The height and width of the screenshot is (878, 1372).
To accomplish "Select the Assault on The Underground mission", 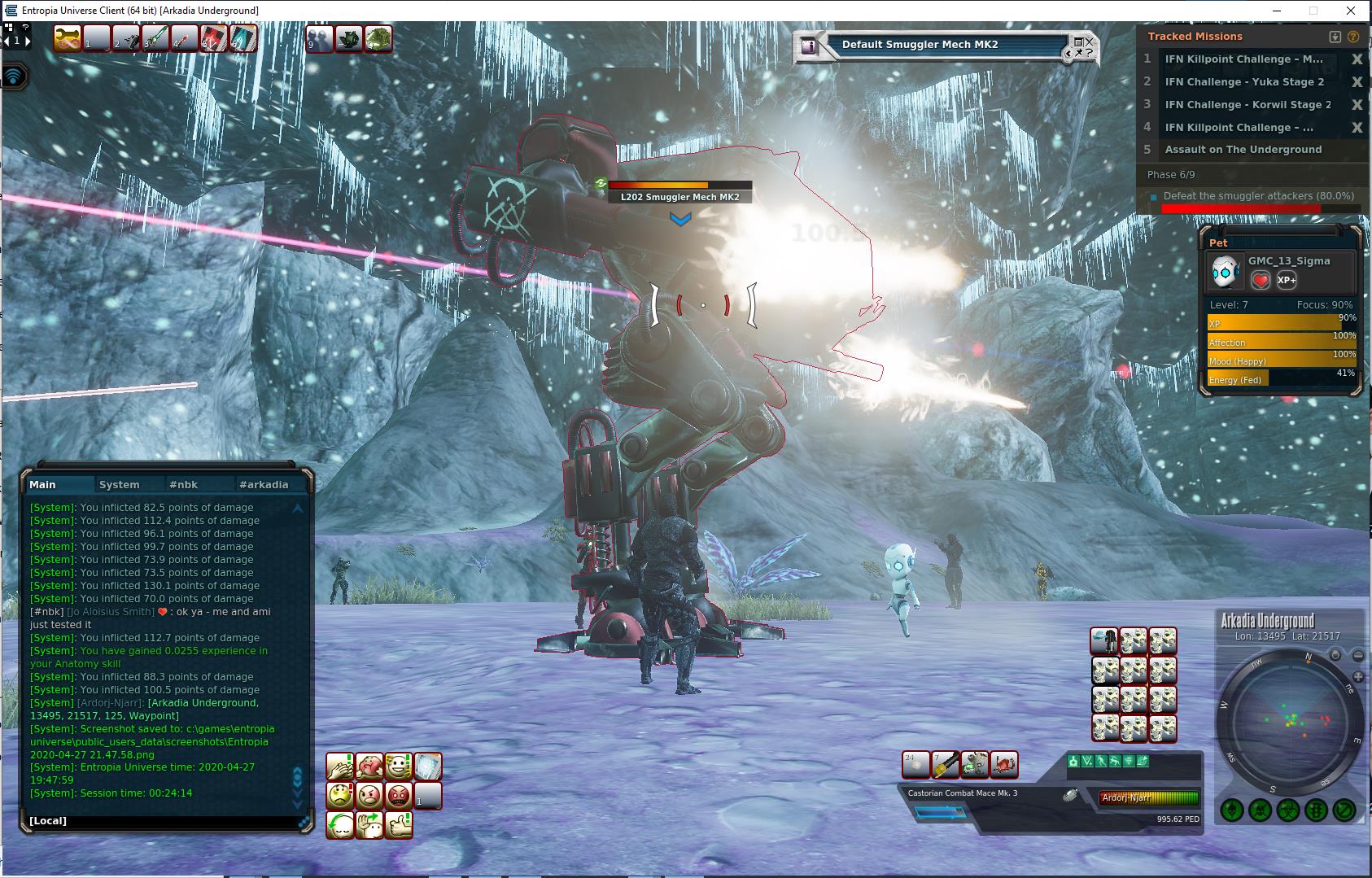I will click(1243, 150).
